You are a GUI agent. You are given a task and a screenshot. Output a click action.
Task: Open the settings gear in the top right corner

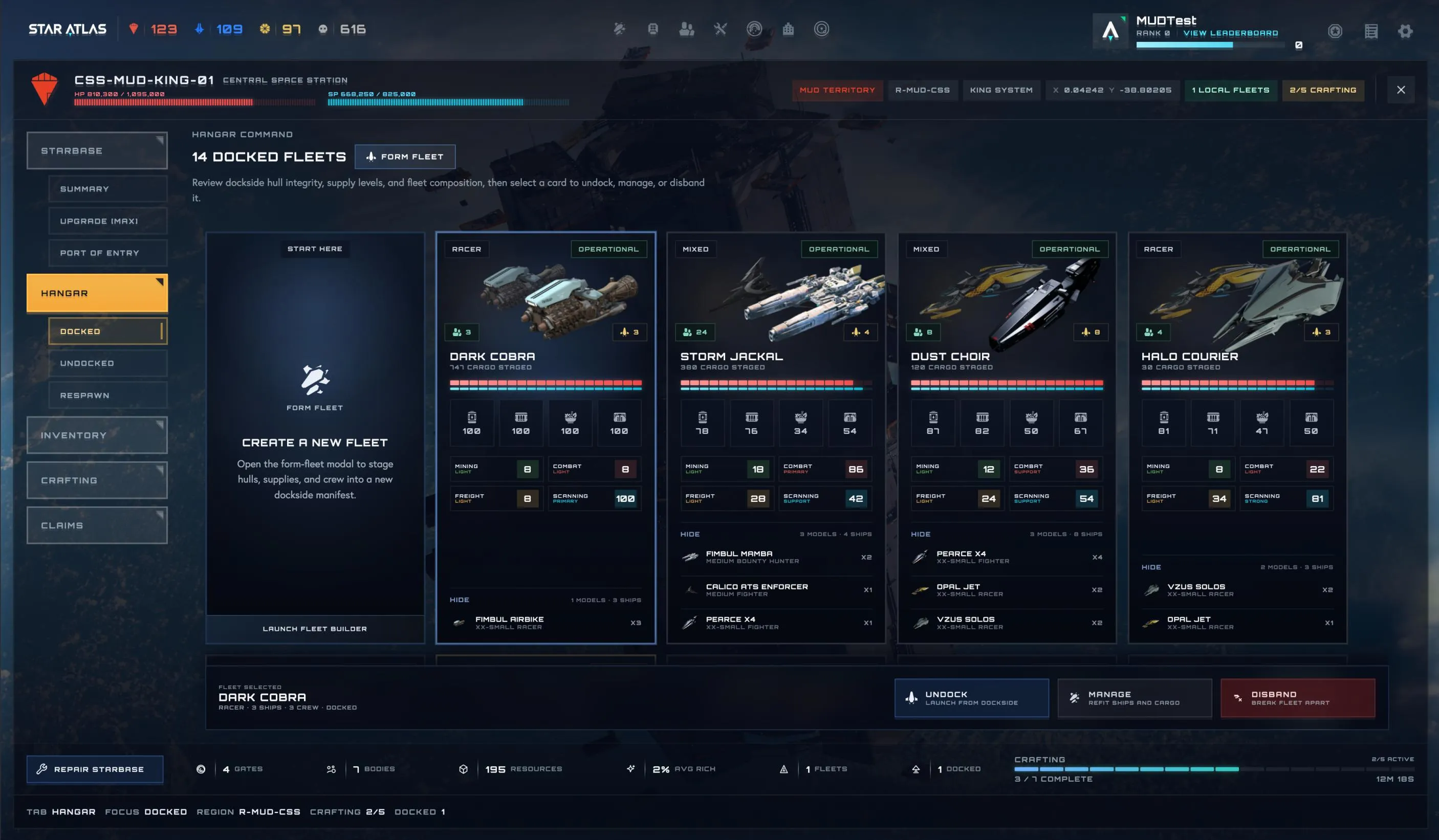click(1406, 31)
